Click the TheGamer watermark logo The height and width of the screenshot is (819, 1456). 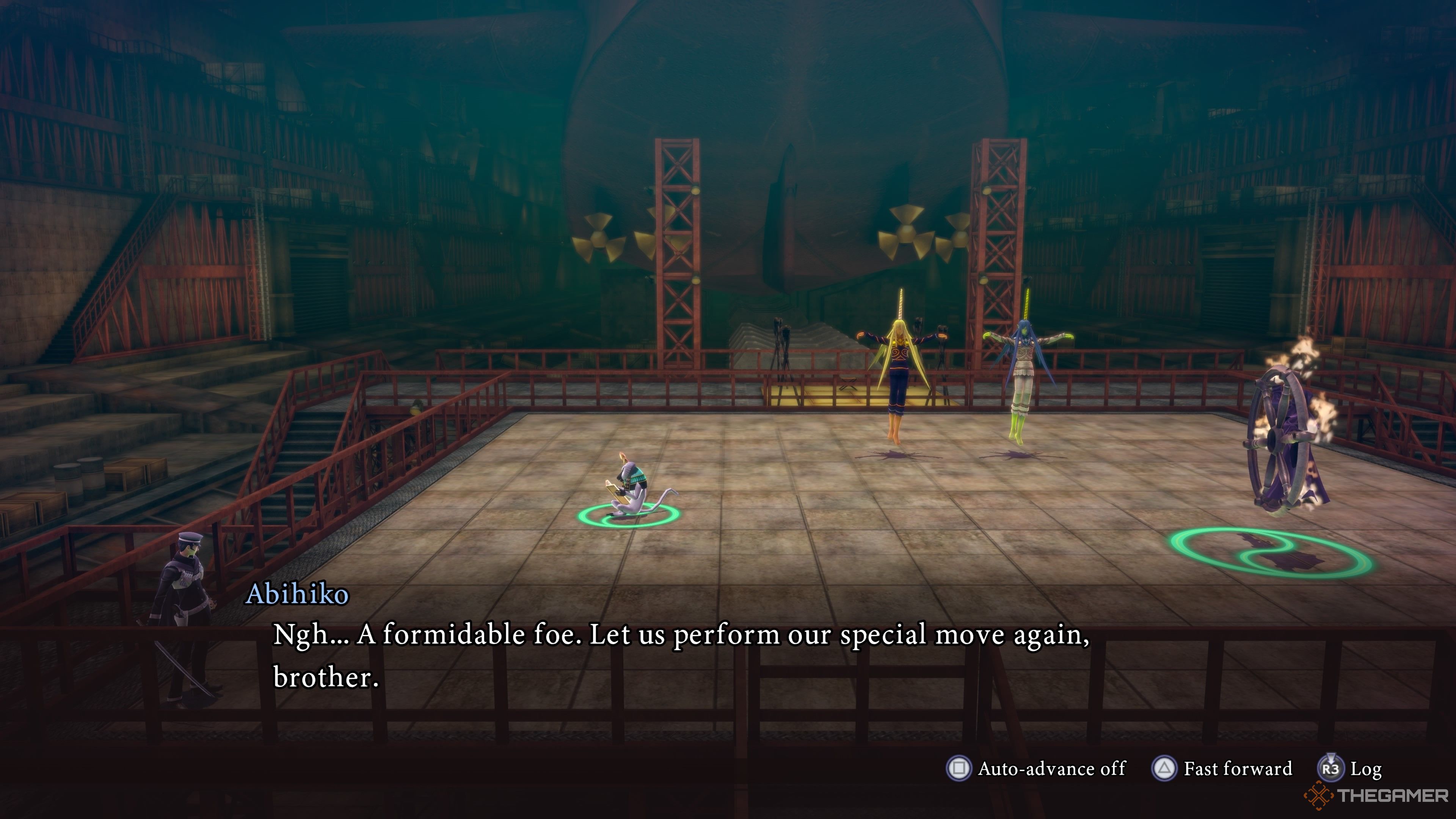coord(1377,796)
